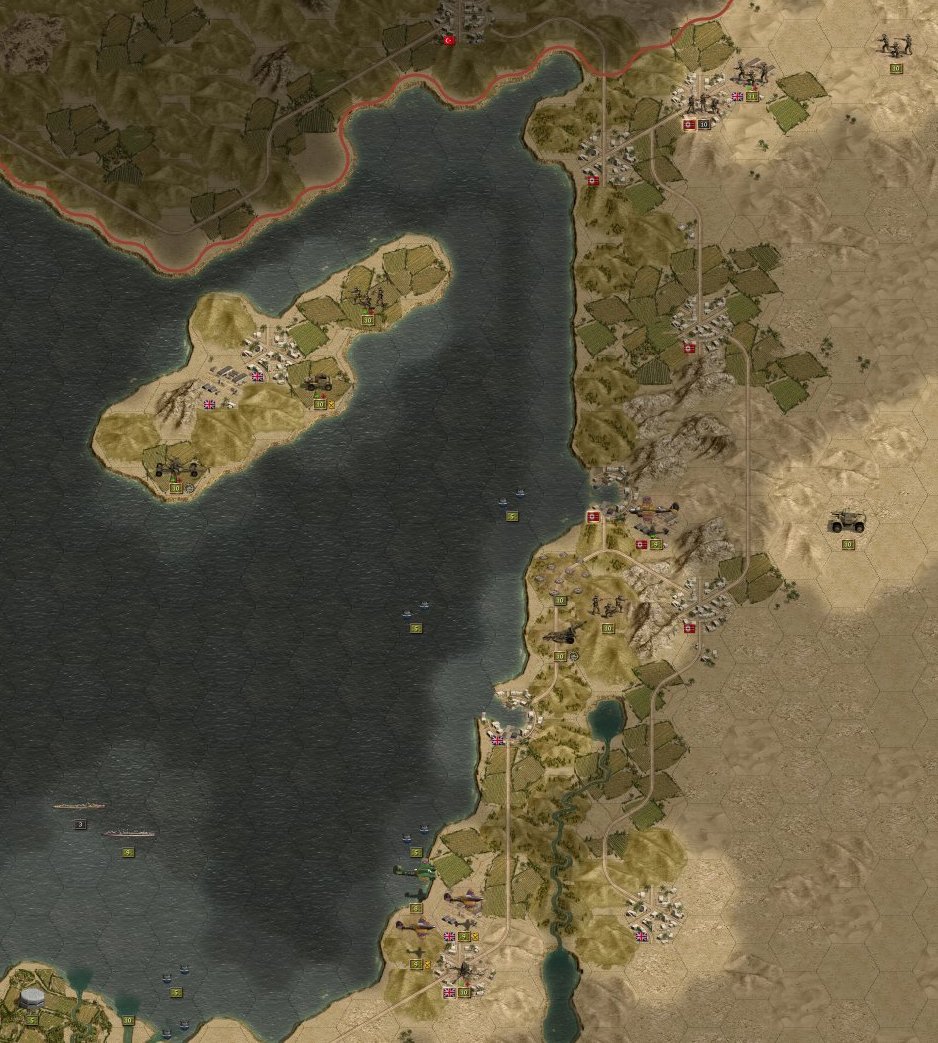Select the twin-wheeled gun unit on the island
938x1043 pixels.
tap(173, 465)
